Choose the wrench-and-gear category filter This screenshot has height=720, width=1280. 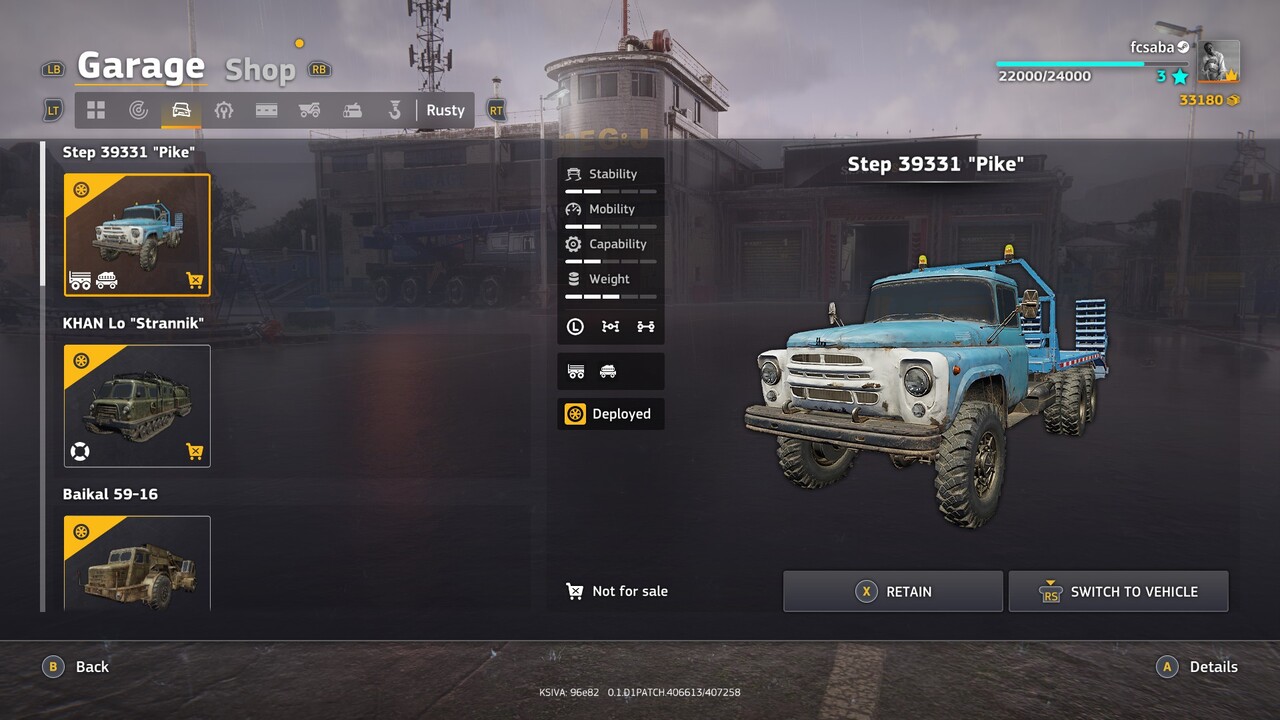tap(224, 110)
